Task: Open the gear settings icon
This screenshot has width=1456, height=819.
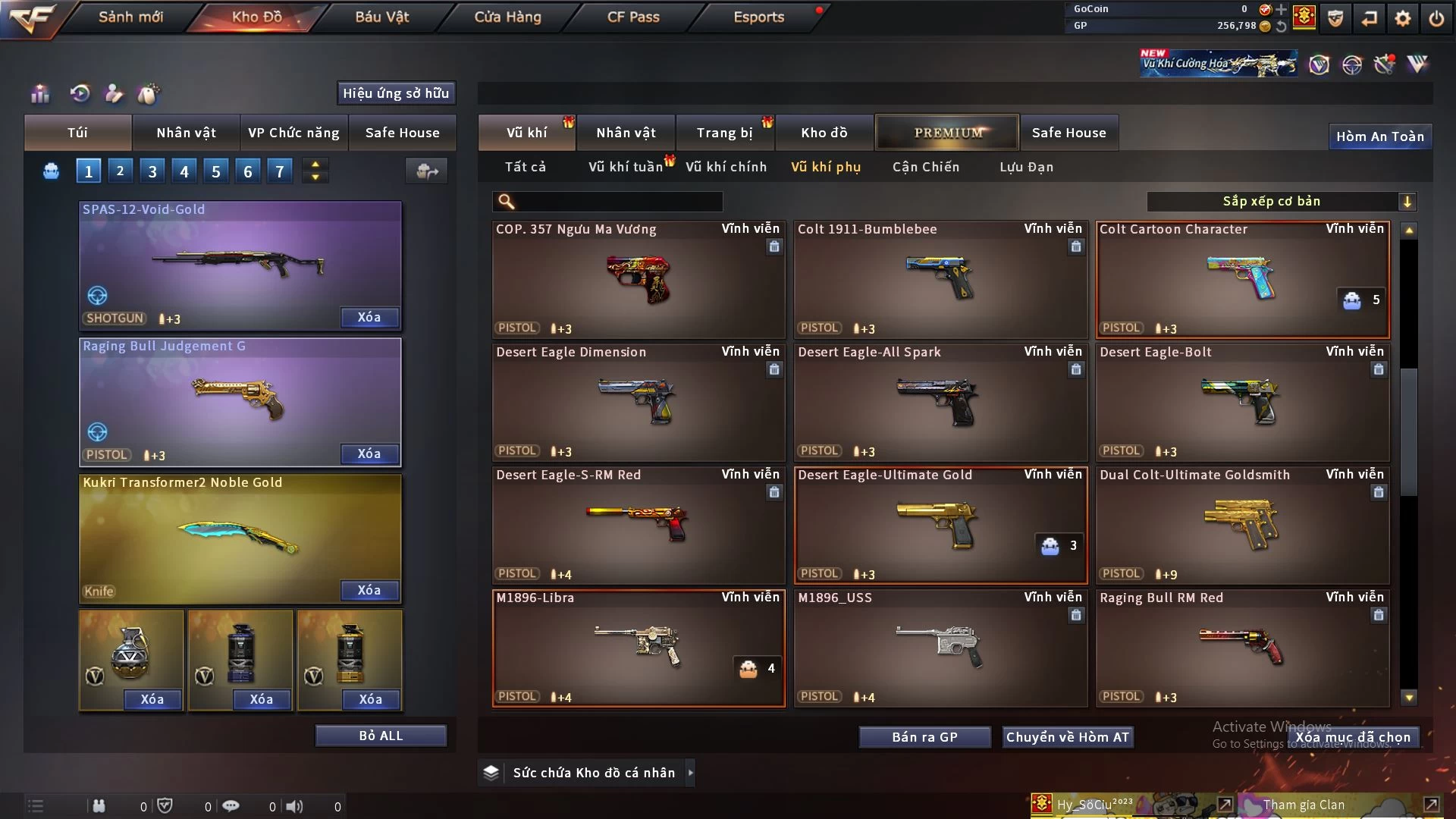Action: coord(1403,18)
